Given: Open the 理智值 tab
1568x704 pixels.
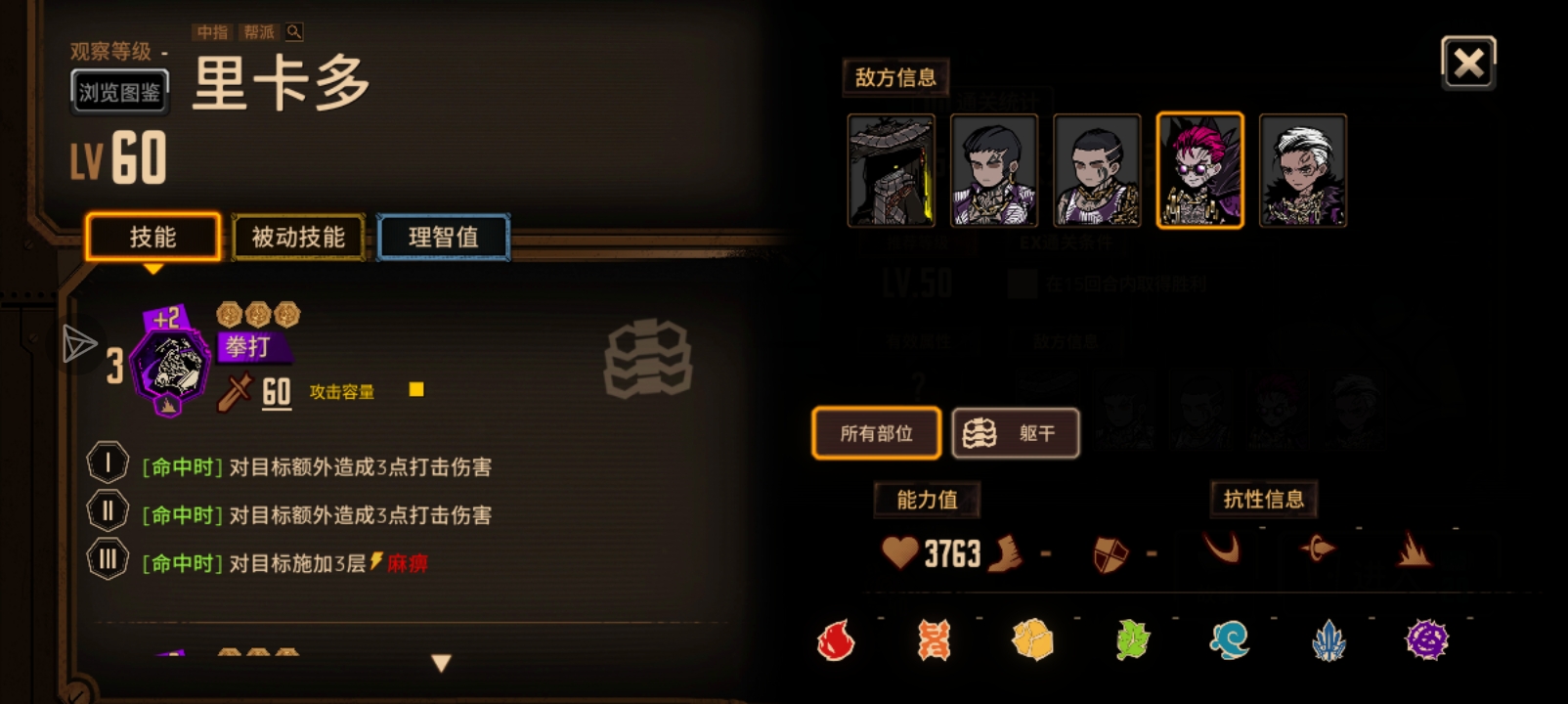Looking at the screenshot, I should click(x=442, y=236).
